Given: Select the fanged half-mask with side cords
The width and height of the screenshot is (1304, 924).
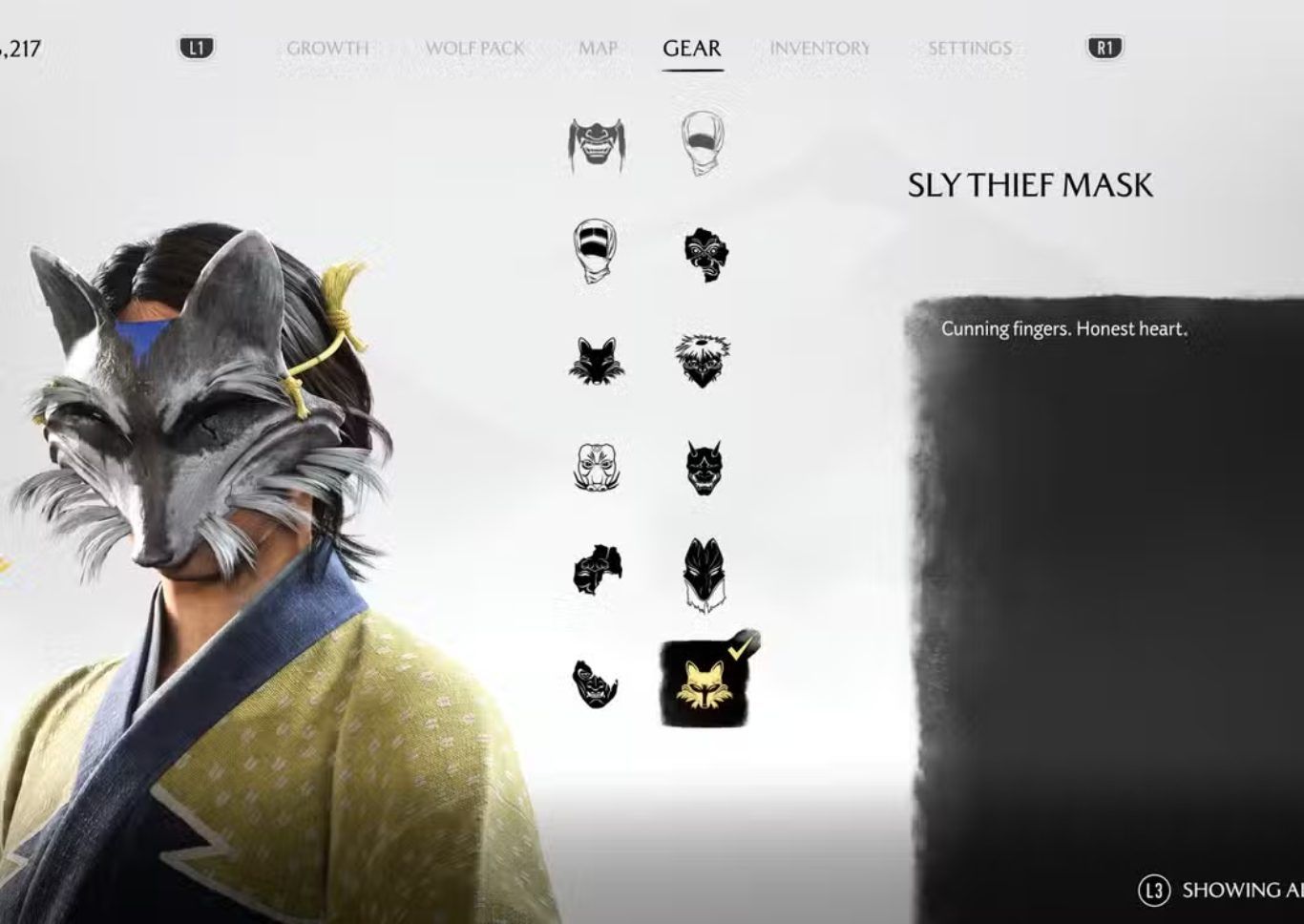Looking at the screenshot, I should 598,144.
